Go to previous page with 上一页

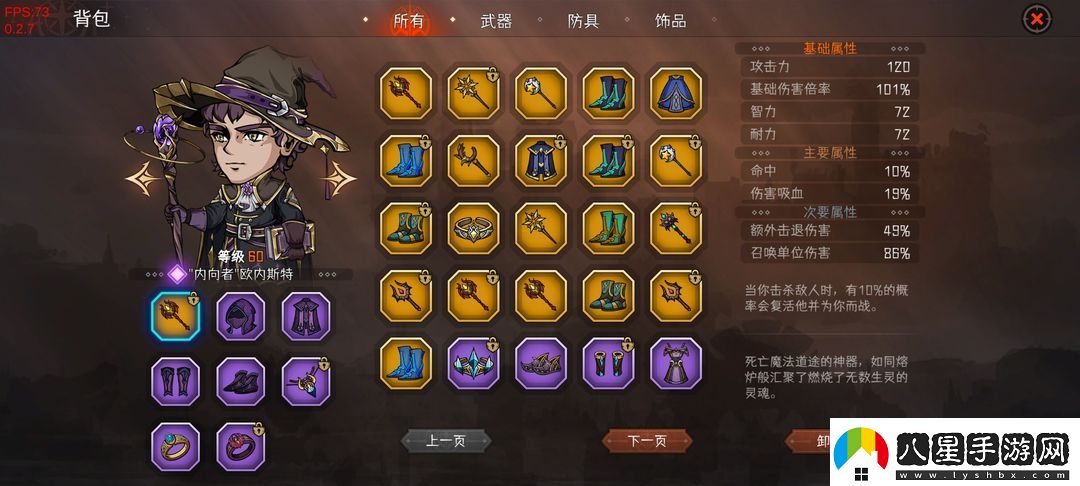pos(446,440)
